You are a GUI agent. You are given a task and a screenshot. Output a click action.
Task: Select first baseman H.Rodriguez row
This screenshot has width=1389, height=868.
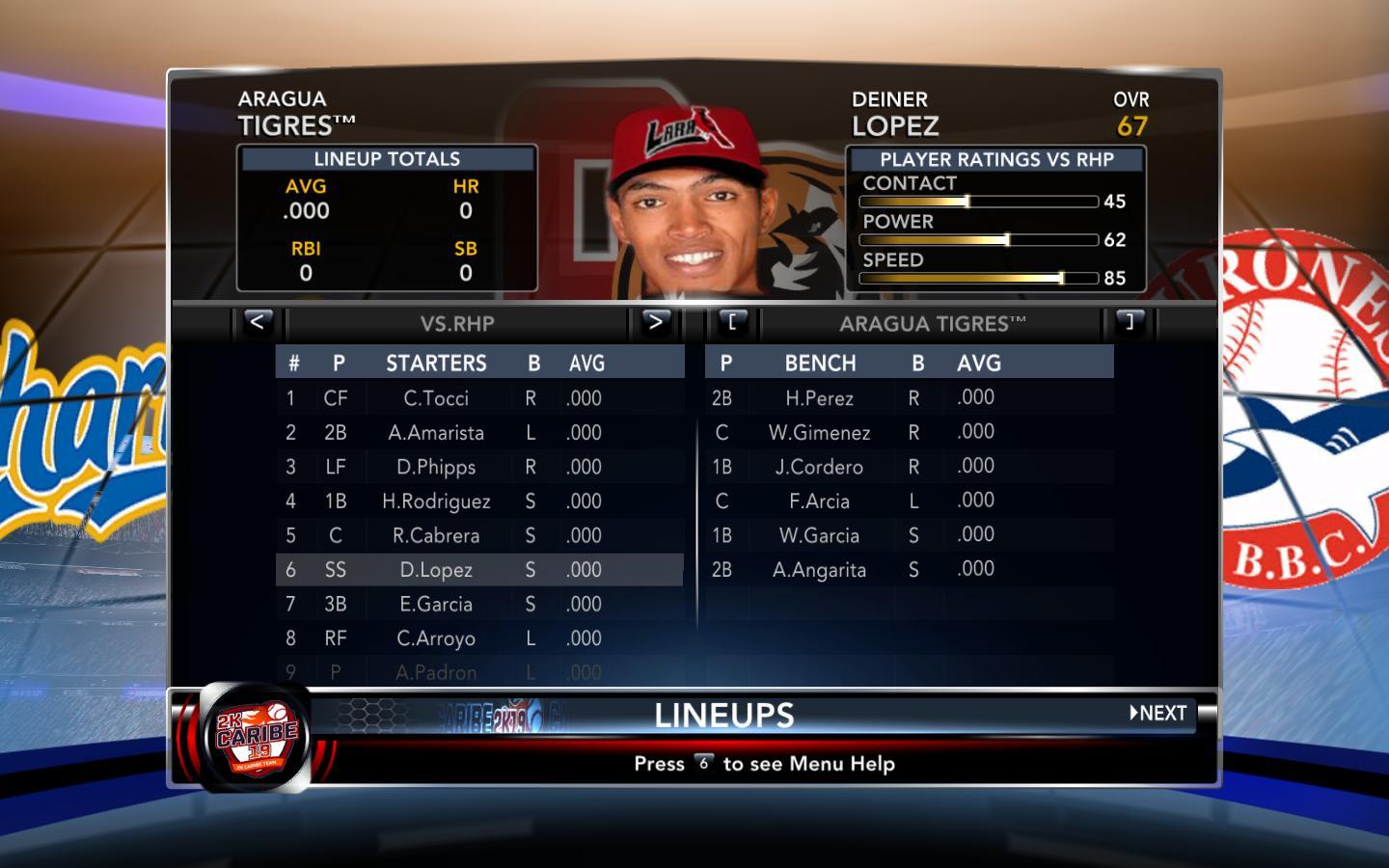436,502
